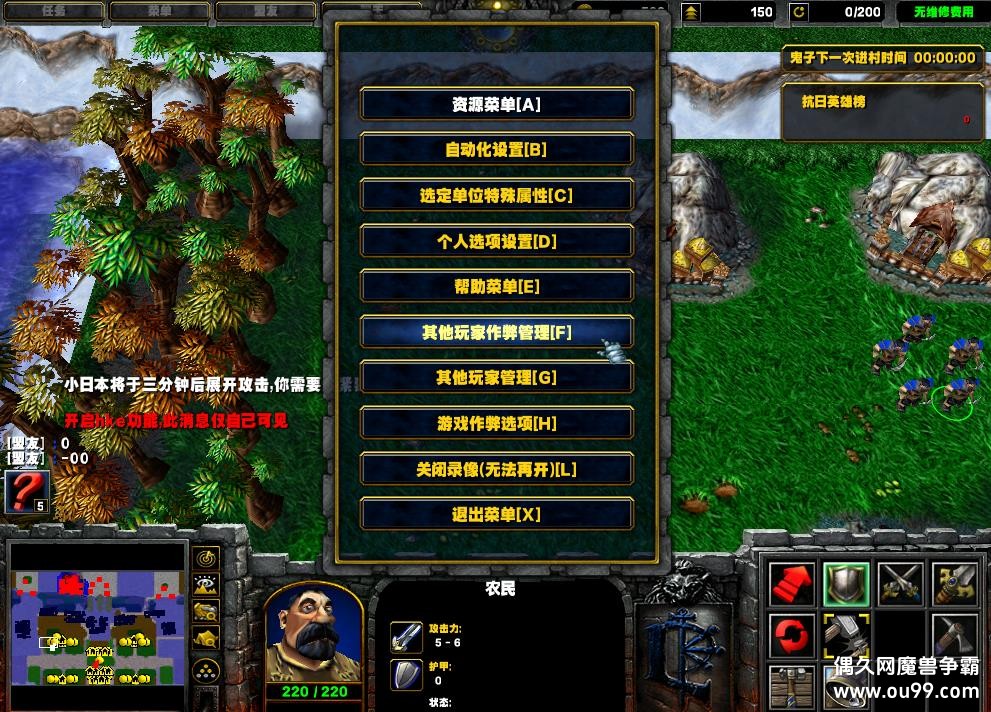Viewport: 991px width, 712px height.
Task: Click the red question-mark icon with 5
Action: (x=27, y=492)
